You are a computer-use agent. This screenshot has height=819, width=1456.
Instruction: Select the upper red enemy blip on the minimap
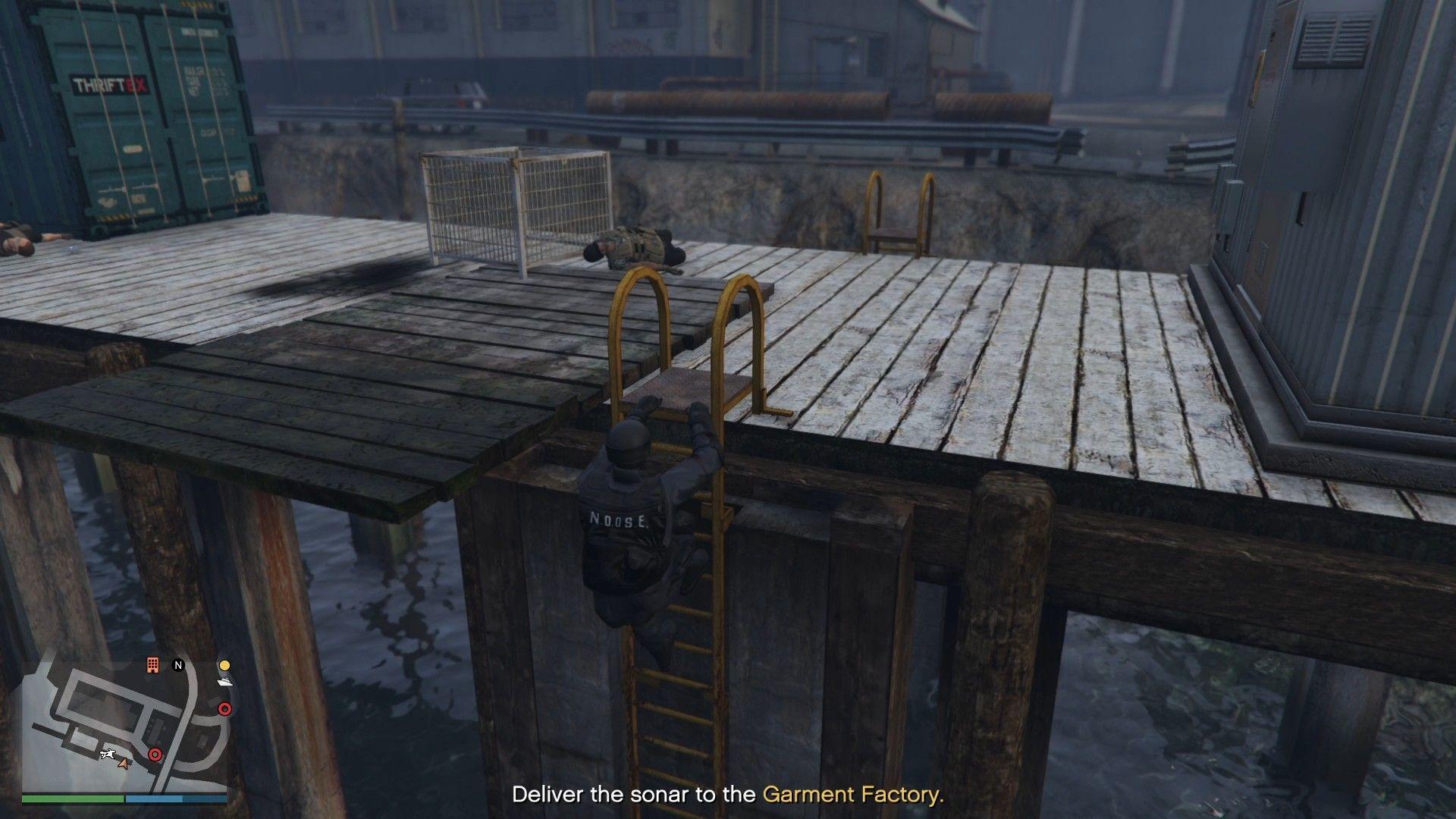pyautogui.click(x=225, y=709)
